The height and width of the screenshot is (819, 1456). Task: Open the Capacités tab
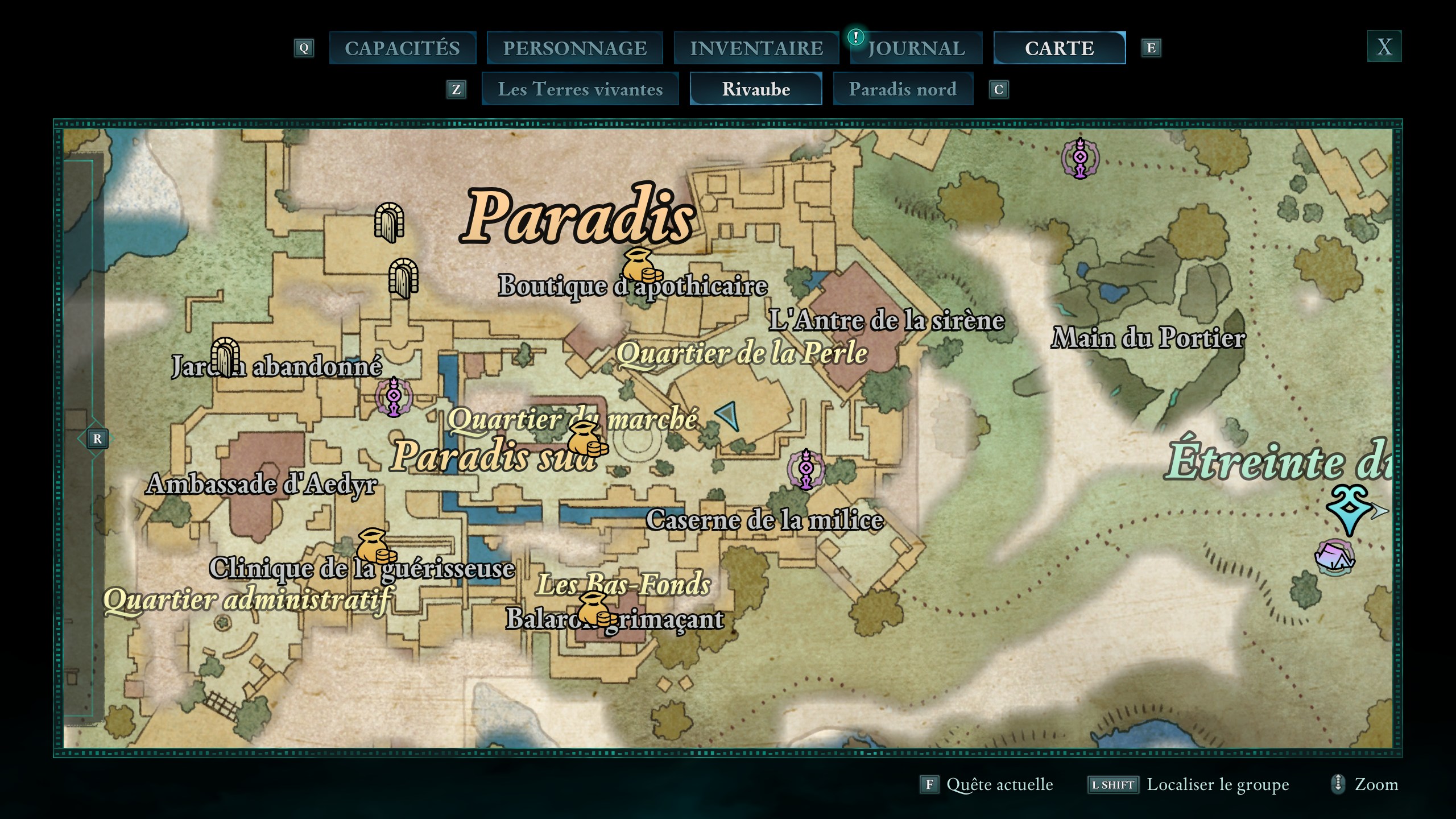(402, 48)
